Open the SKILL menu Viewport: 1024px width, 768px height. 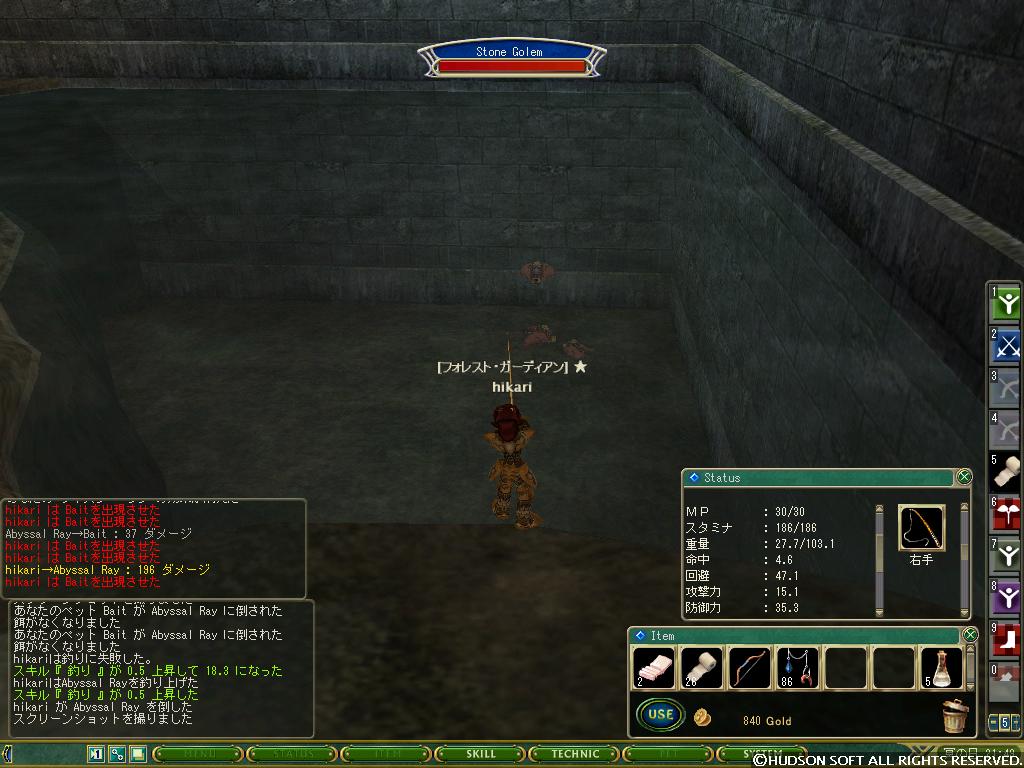click(x=481, y=754)
